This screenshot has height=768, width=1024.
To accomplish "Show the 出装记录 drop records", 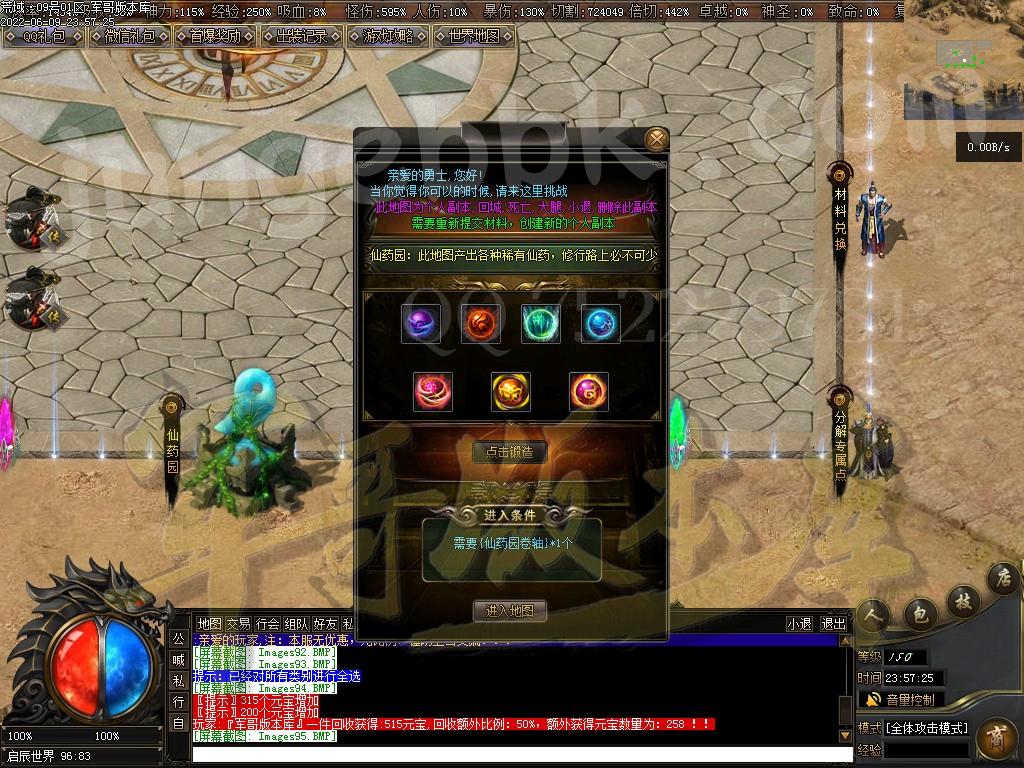I will point(301,36).
